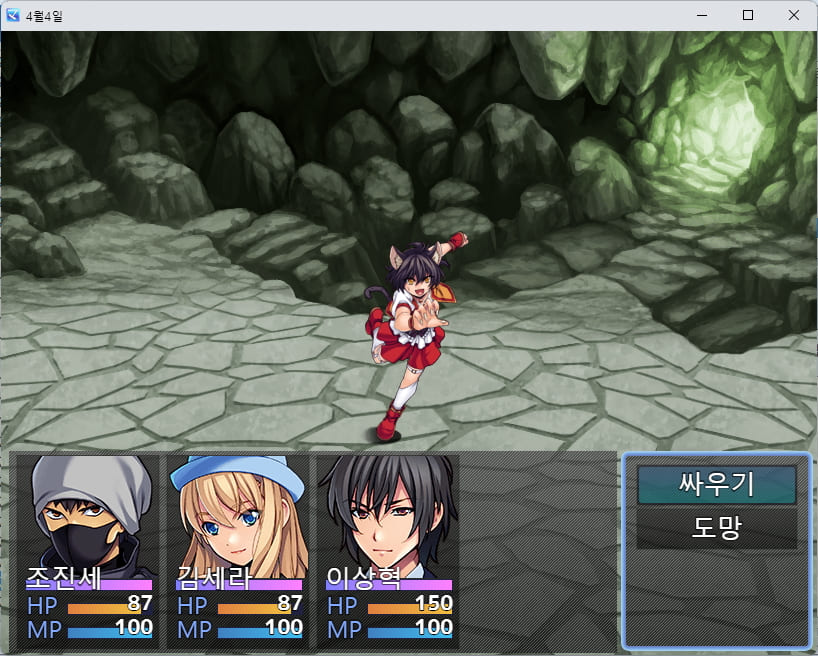This screenshot has width=818, height=656.
Task: Minimize the game window
Action: pos(702,15)
